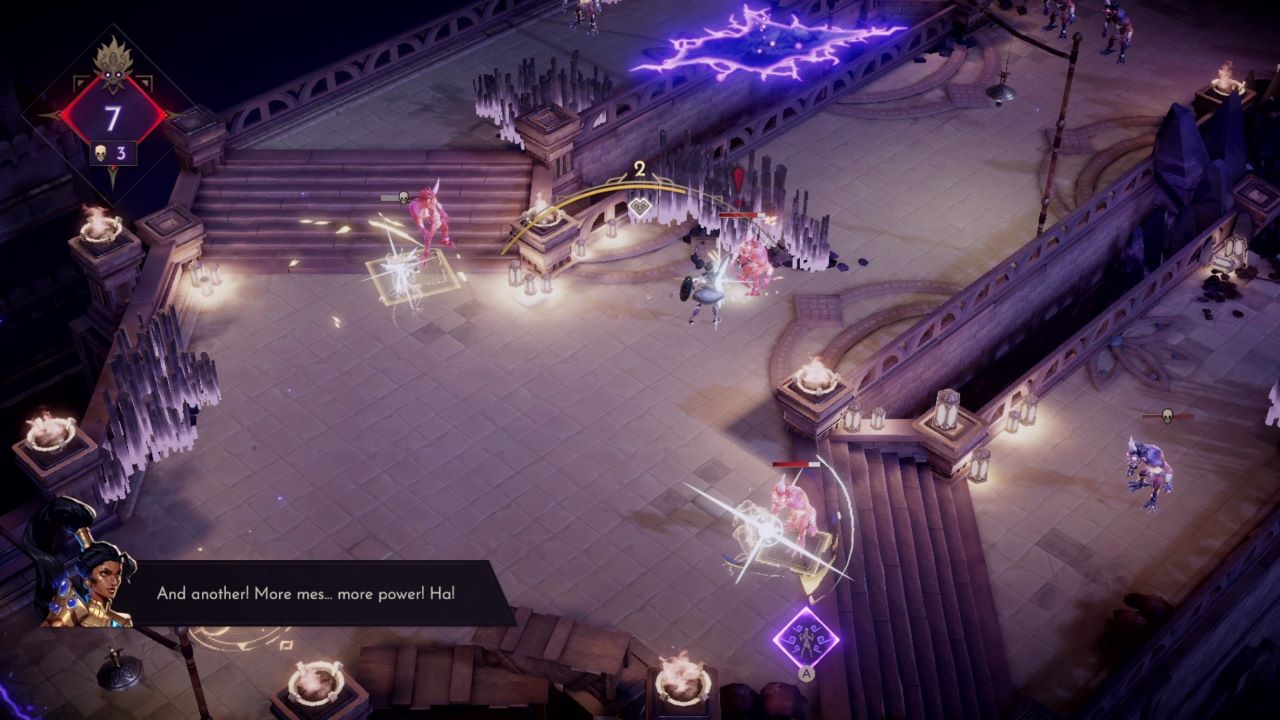Select the skull icon beside the number 3

click(x=101, y=152)
